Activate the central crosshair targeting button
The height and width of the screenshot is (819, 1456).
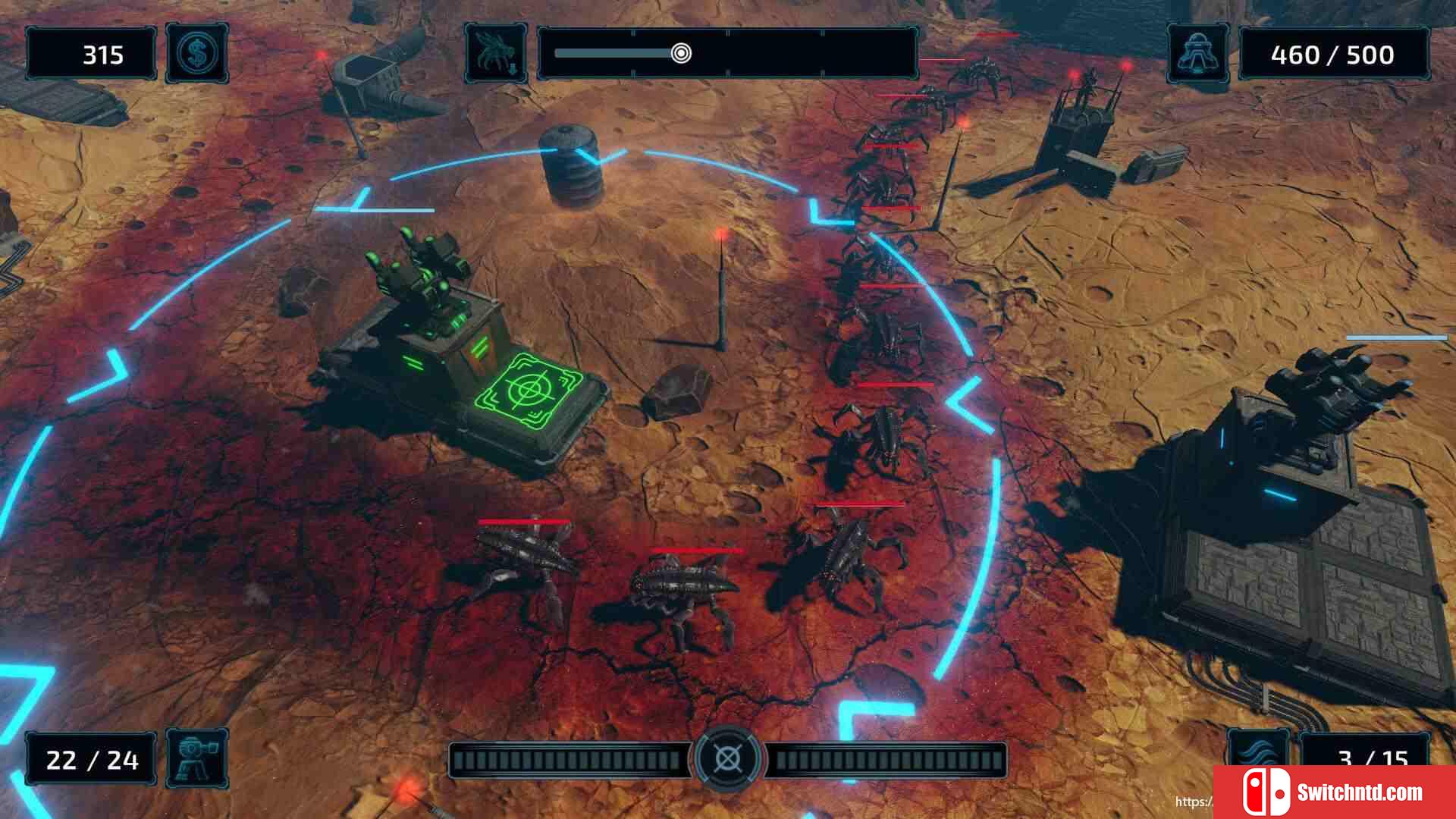[x=727, y=758]
